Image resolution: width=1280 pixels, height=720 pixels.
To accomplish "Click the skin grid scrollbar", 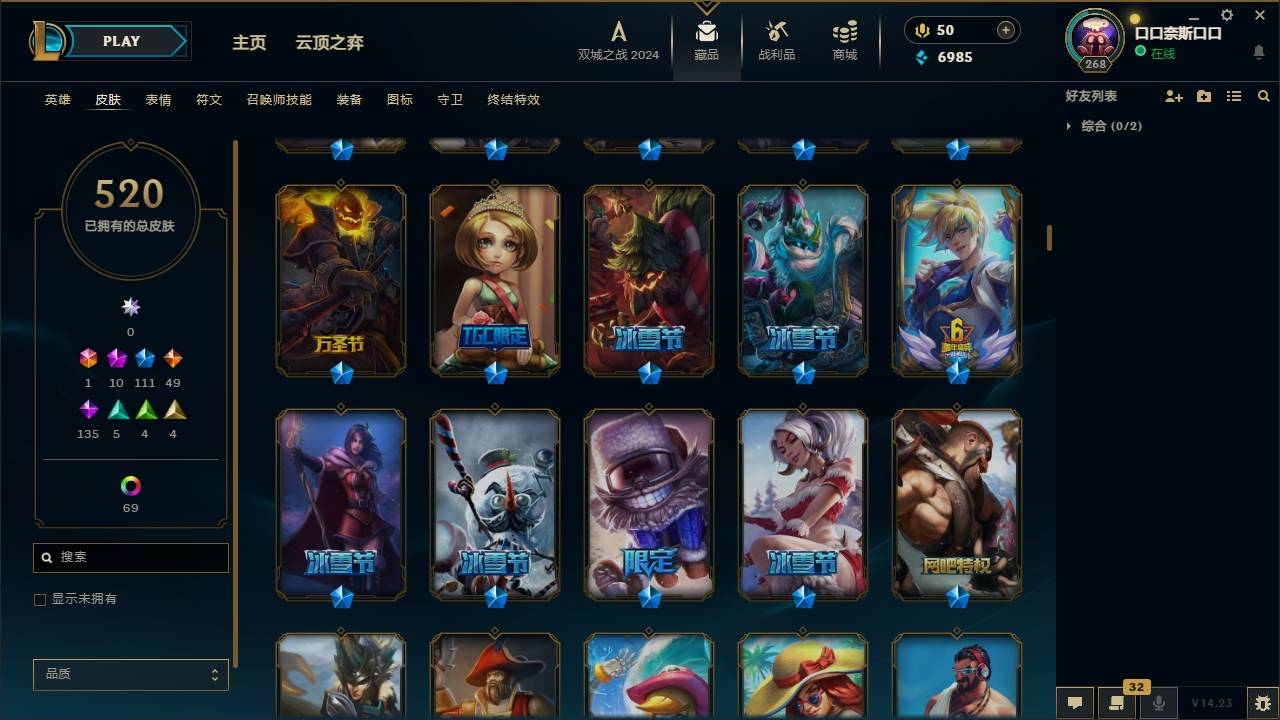I will [x=1048, y=237].
